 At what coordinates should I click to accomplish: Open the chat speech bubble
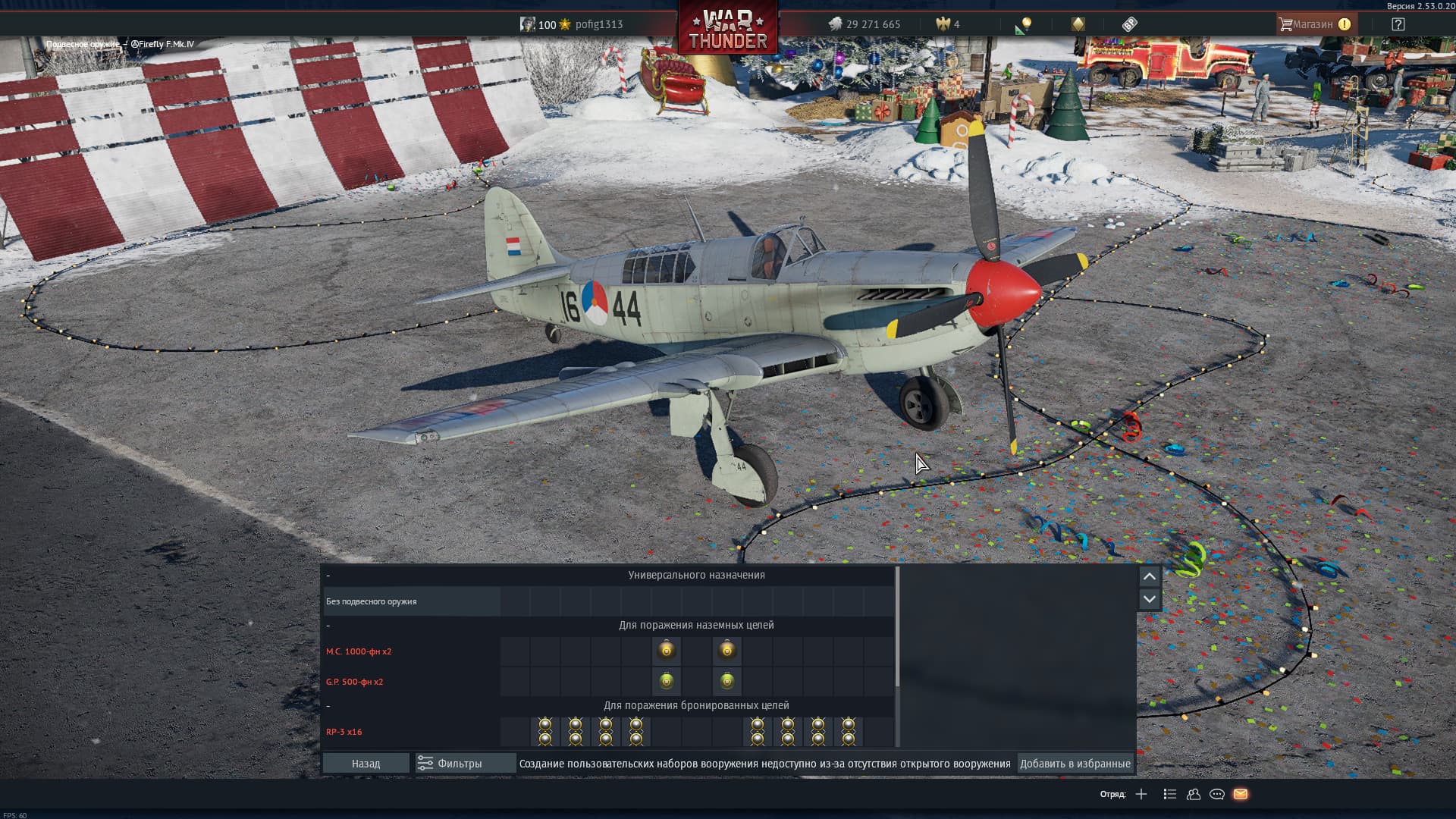click(1217, 794)
